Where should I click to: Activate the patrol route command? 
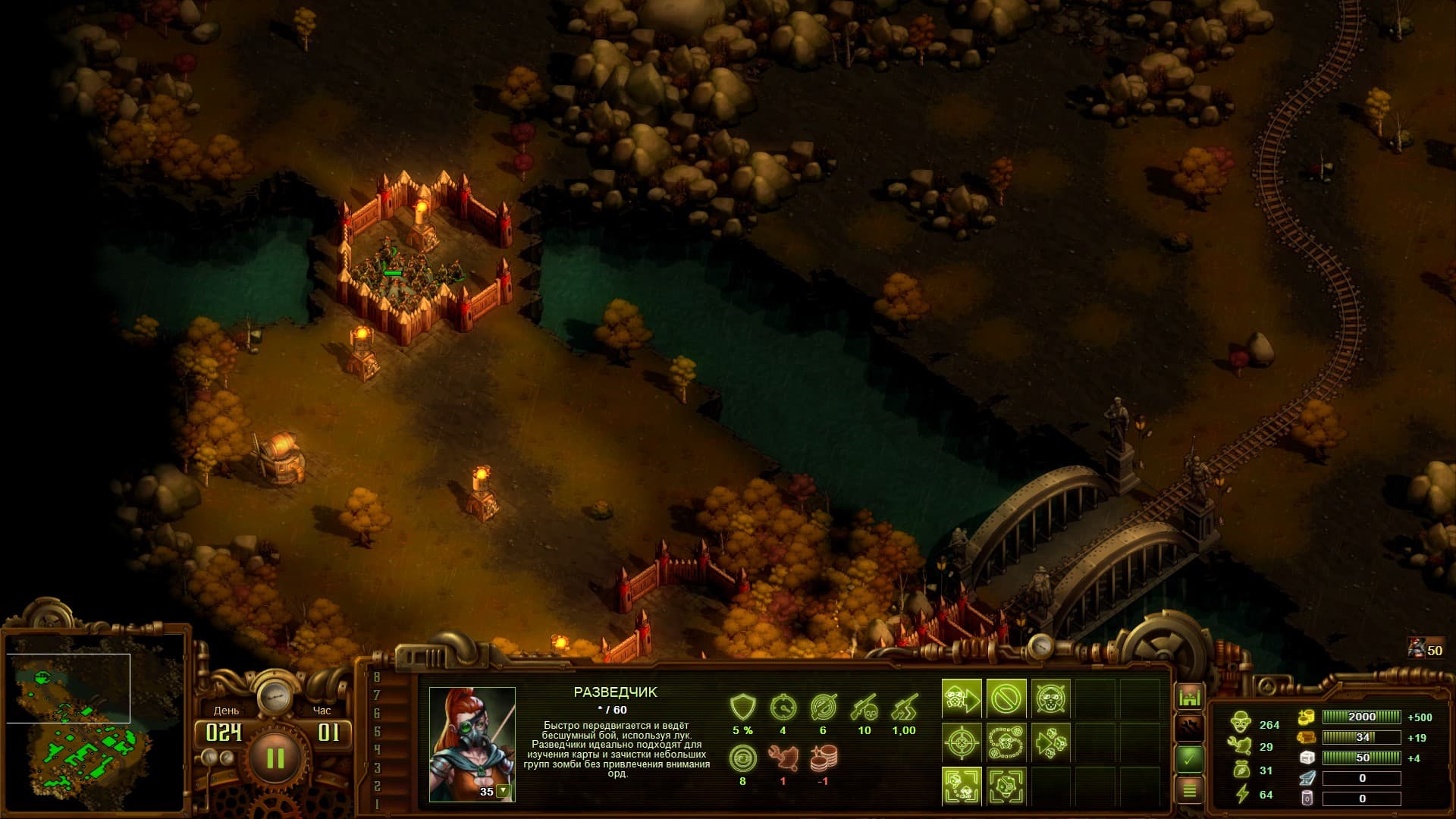[1006, 742]
